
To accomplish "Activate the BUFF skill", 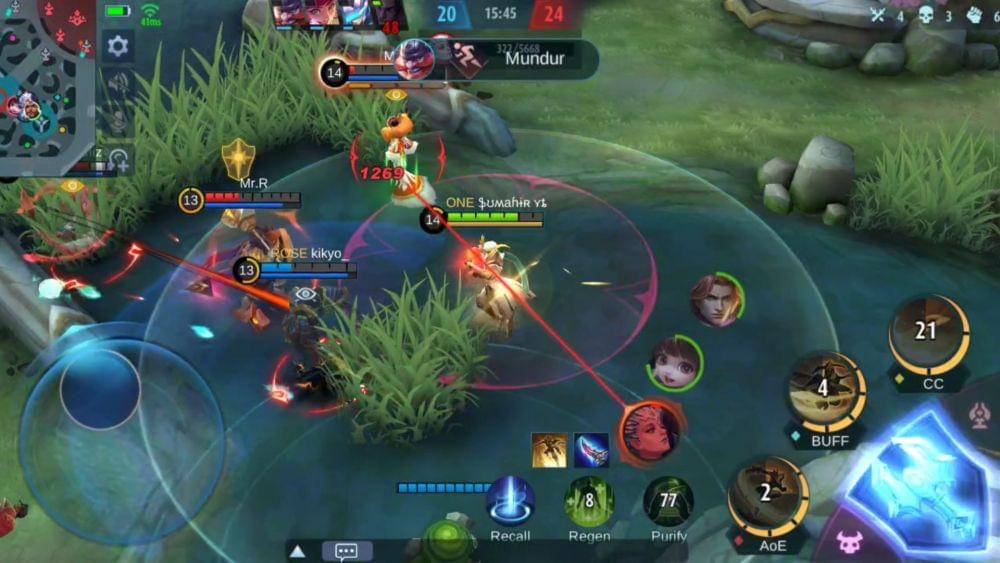I will pos(827,390).
